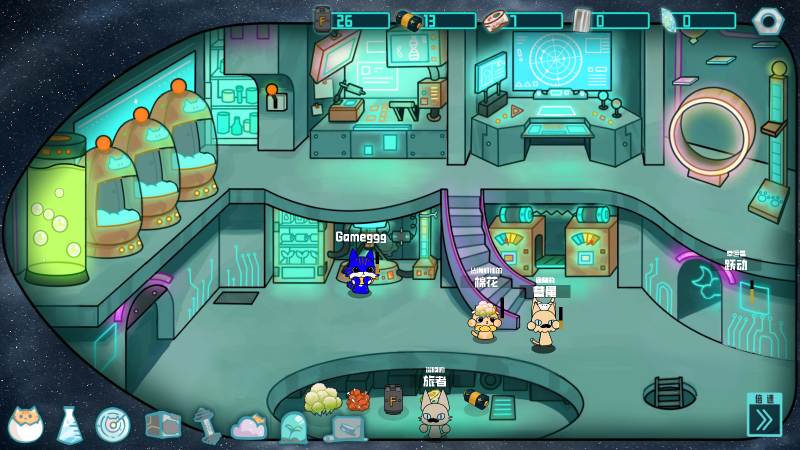Select the dumbbell training icon
The width and height of the screenshot is (800, 450).
click(x=207, y=424)
